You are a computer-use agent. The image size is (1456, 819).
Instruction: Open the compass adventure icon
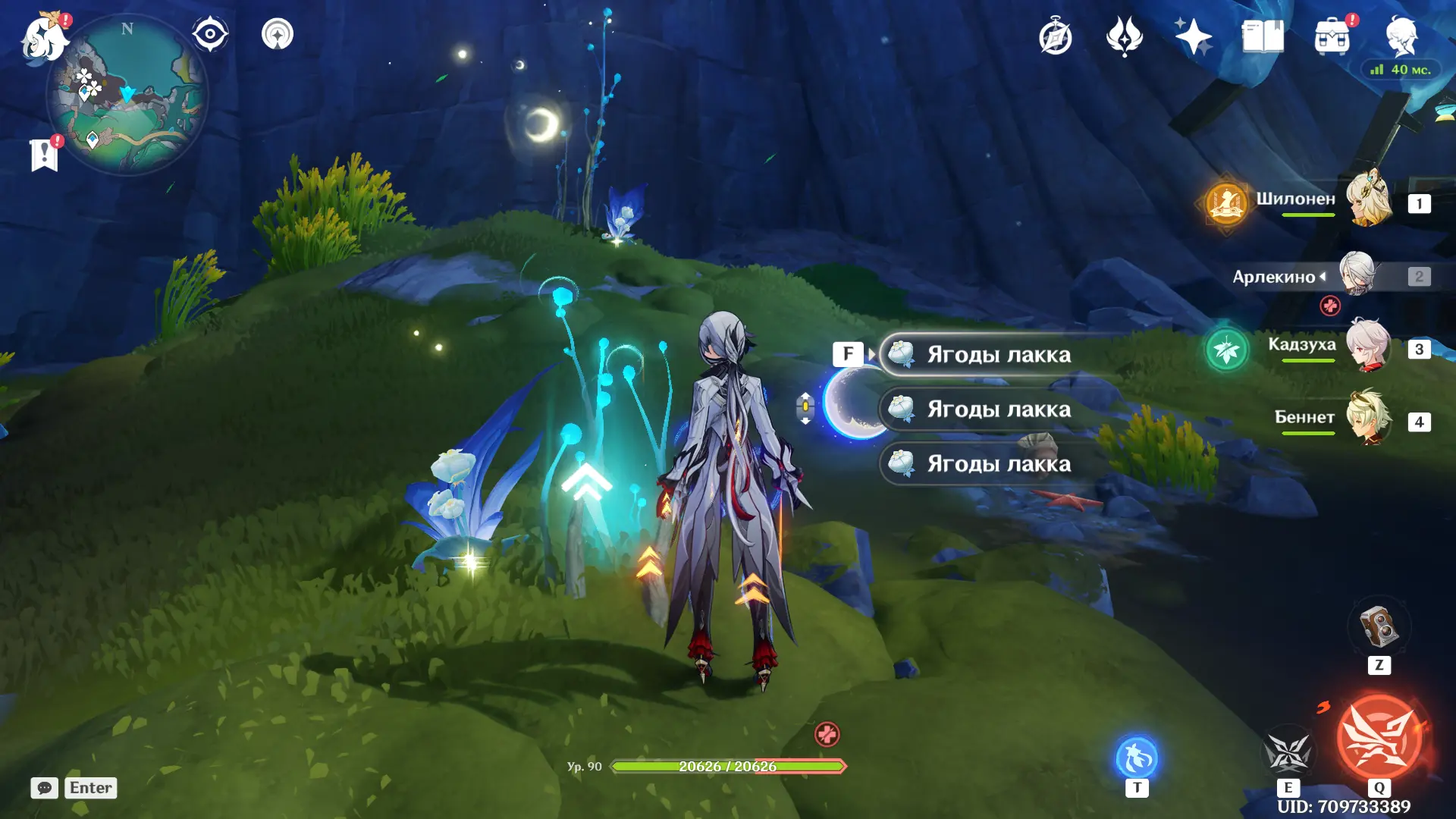[x=1055, y=36]
